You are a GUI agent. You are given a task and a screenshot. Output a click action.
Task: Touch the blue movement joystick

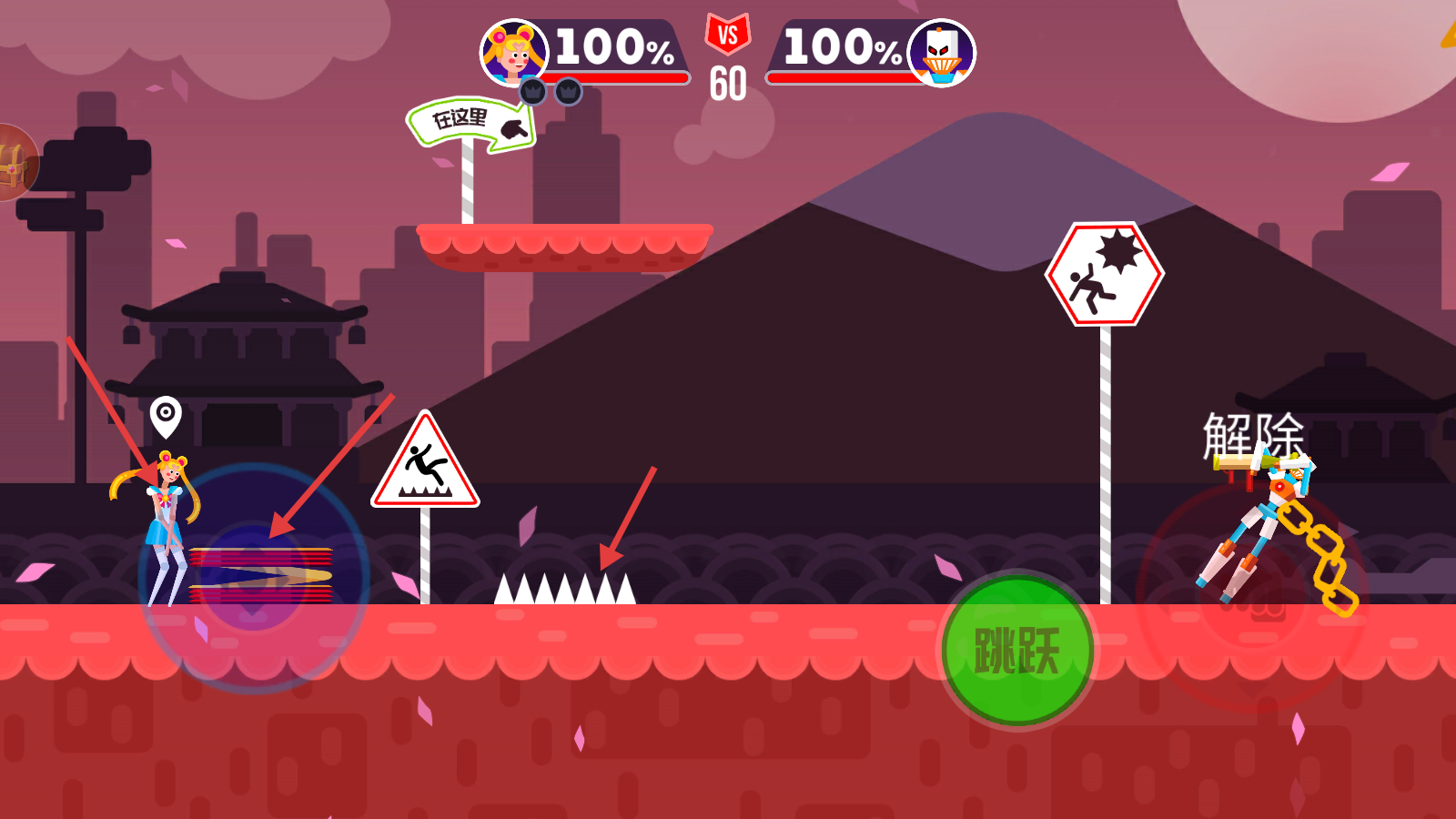coord(254,578)
